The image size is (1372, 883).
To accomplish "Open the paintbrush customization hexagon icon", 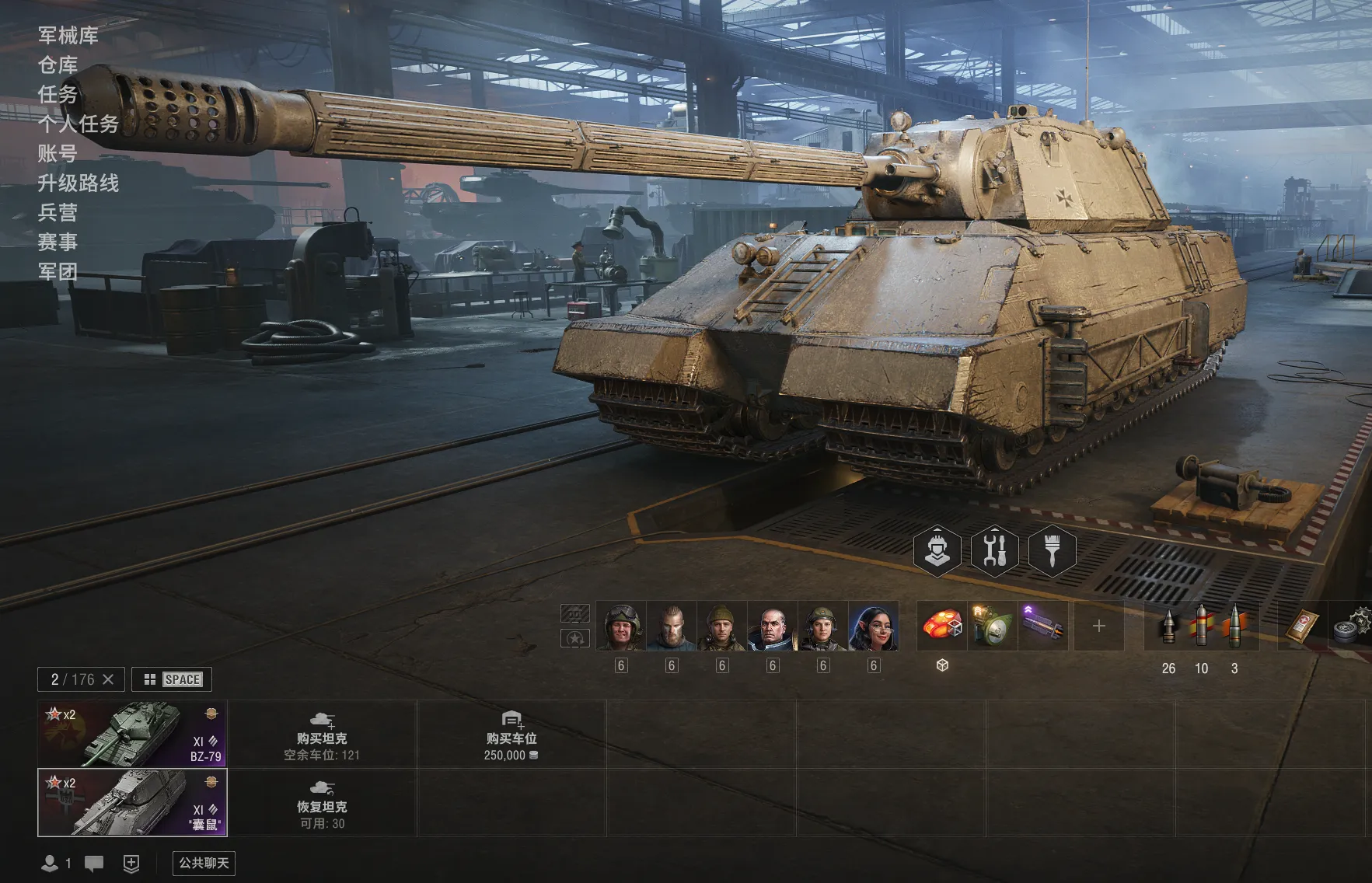I will 1052,550.
